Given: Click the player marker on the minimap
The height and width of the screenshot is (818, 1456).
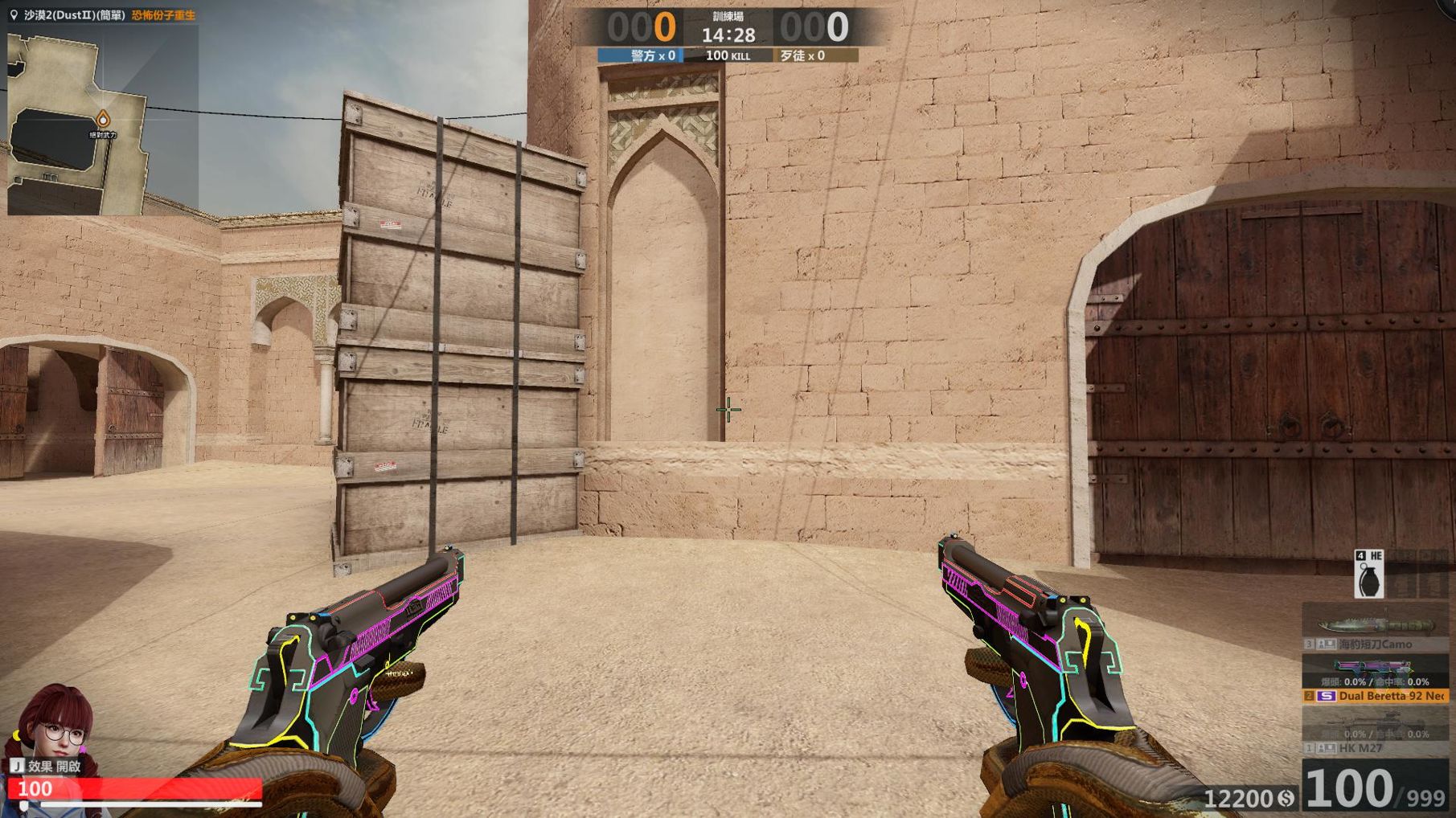Looking at the screenshot, I should tap(103, 119).
